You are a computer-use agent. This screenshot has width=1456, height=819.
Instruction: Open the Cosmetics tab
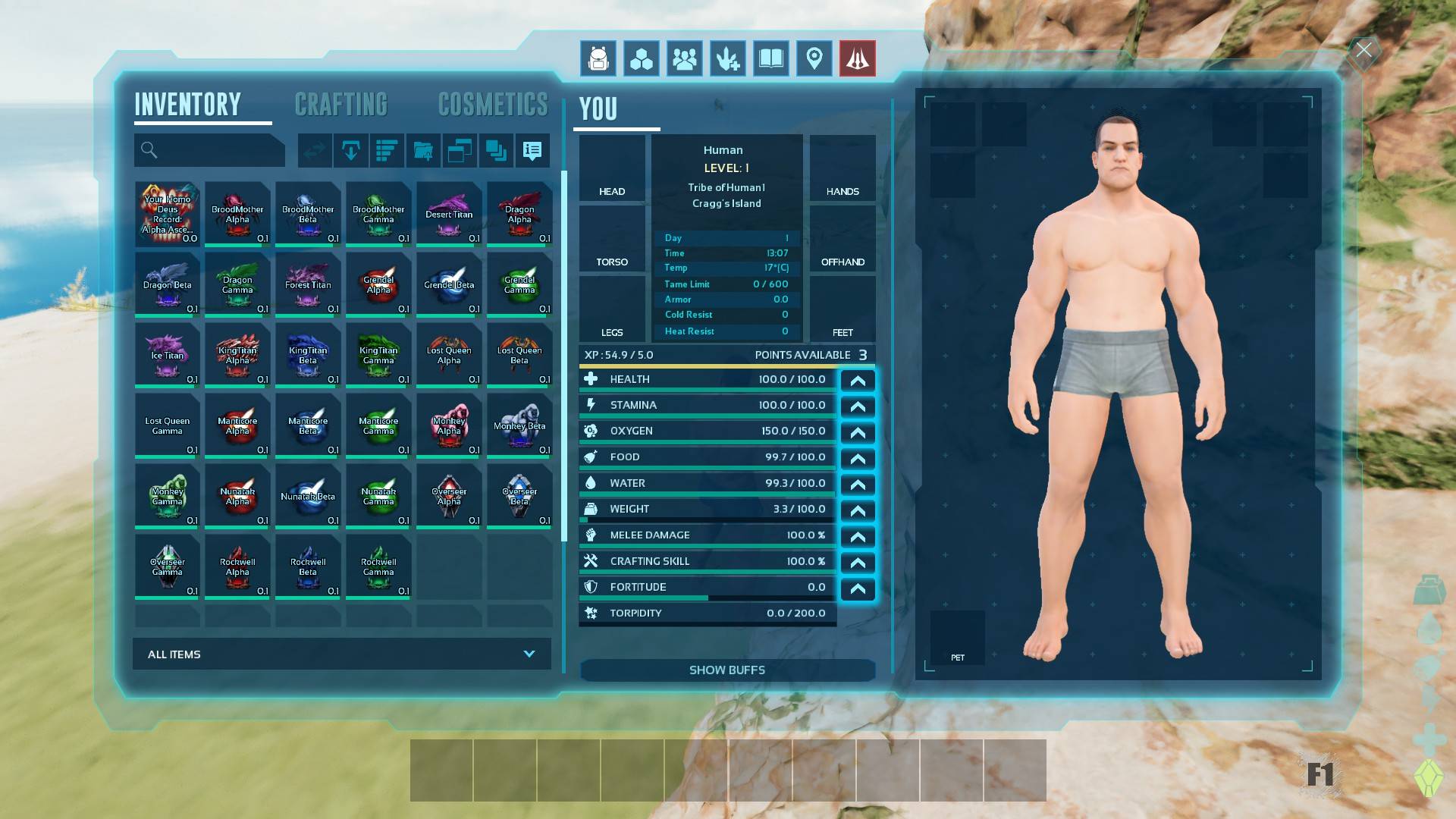[x=492, y=105]
